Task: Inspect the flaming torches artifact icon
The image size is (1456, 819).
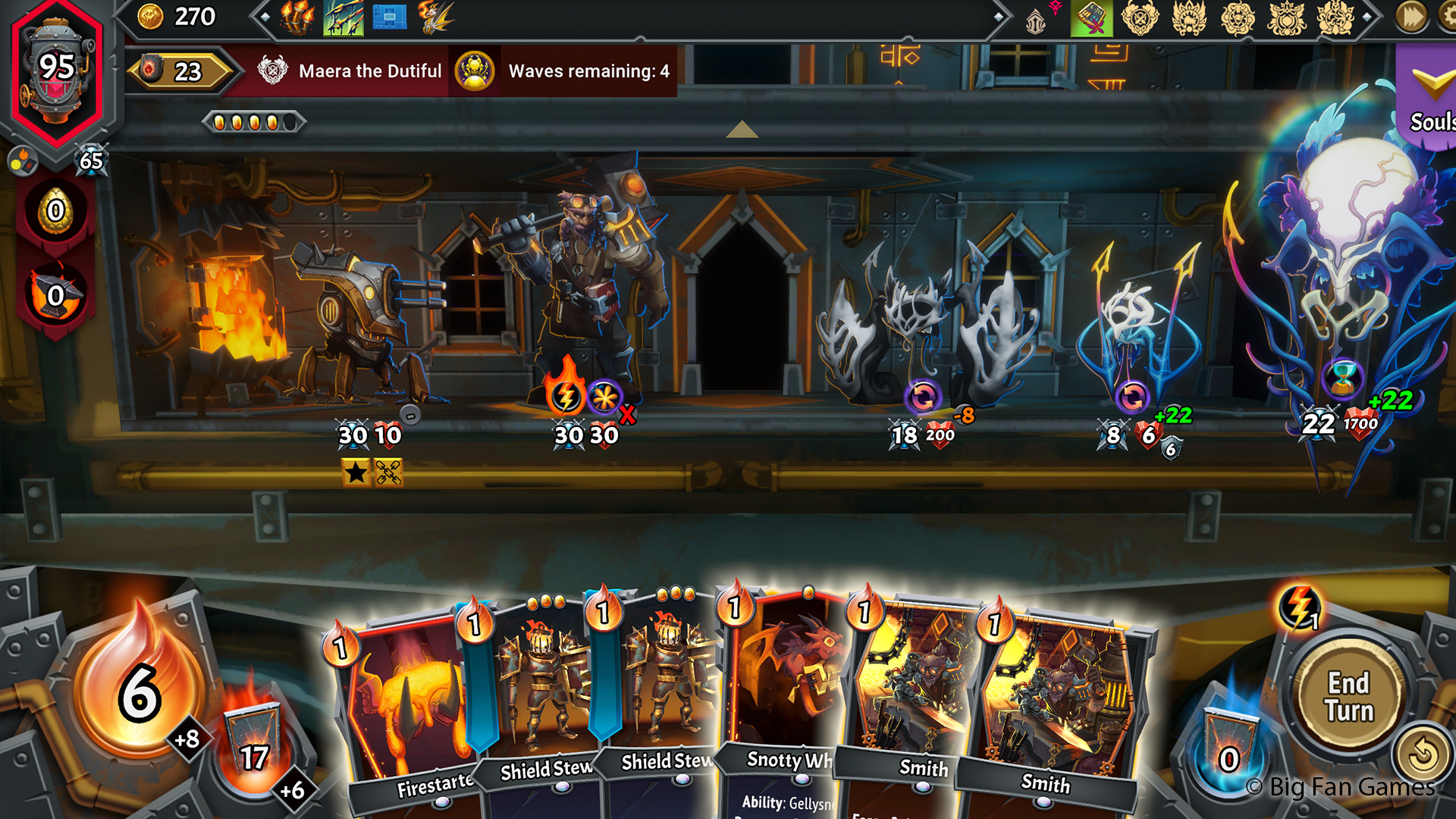Action: pyautogui.click(x=297, y=18)
